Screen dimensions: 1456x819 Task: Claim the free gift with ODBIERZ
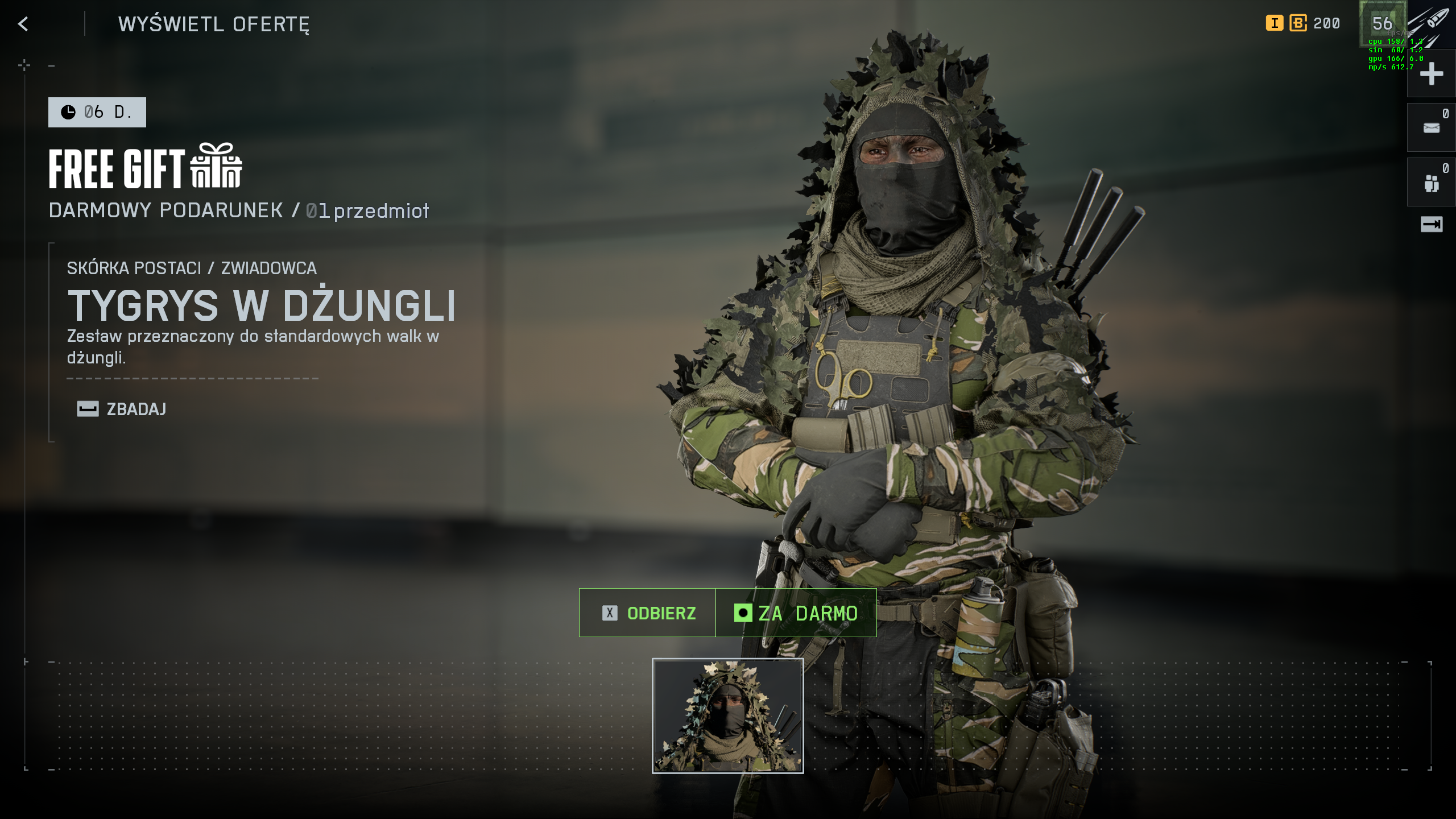648,613
